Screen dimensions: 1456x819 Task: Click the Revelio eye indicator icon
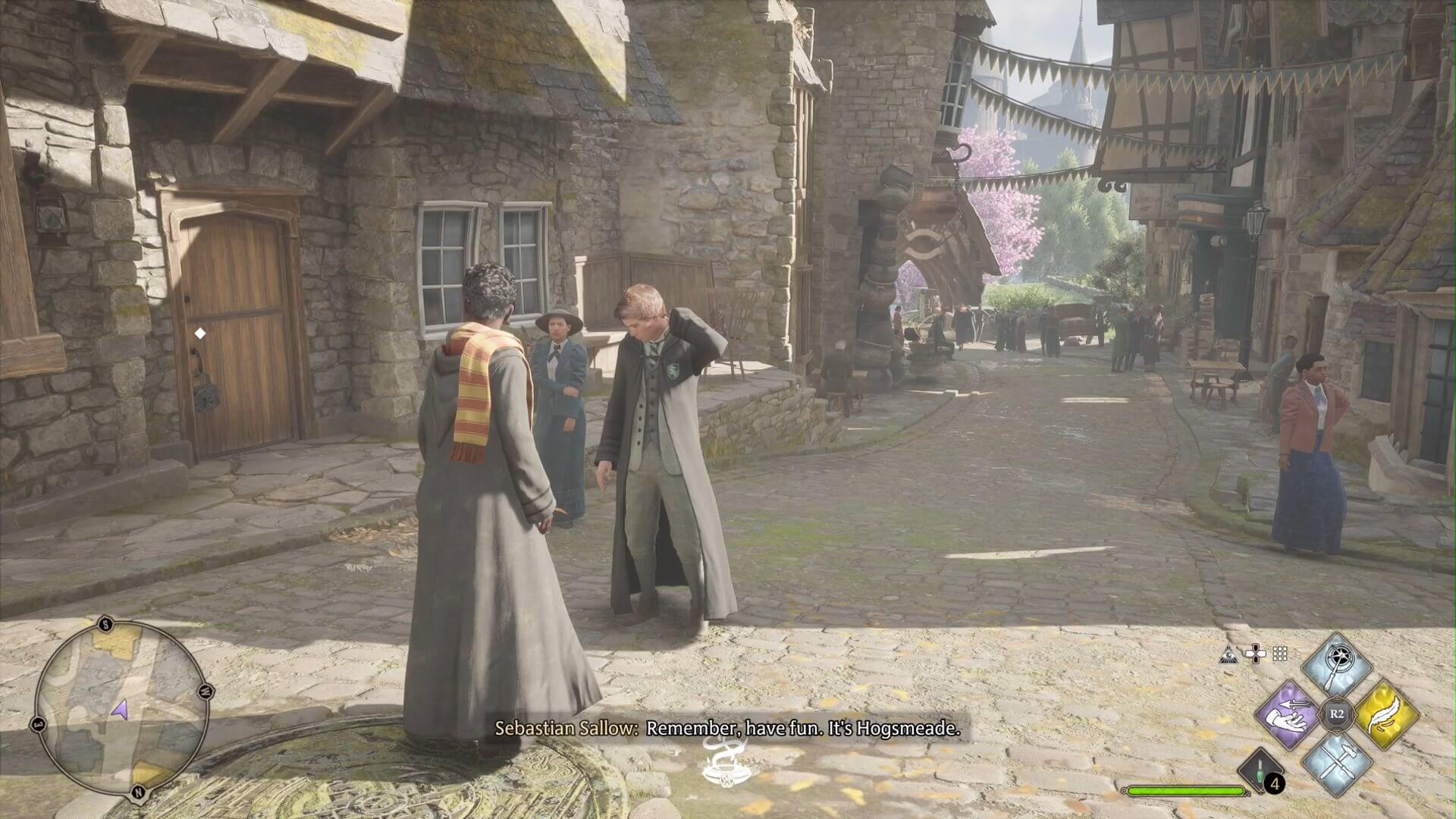click(x=1228, y=655)
